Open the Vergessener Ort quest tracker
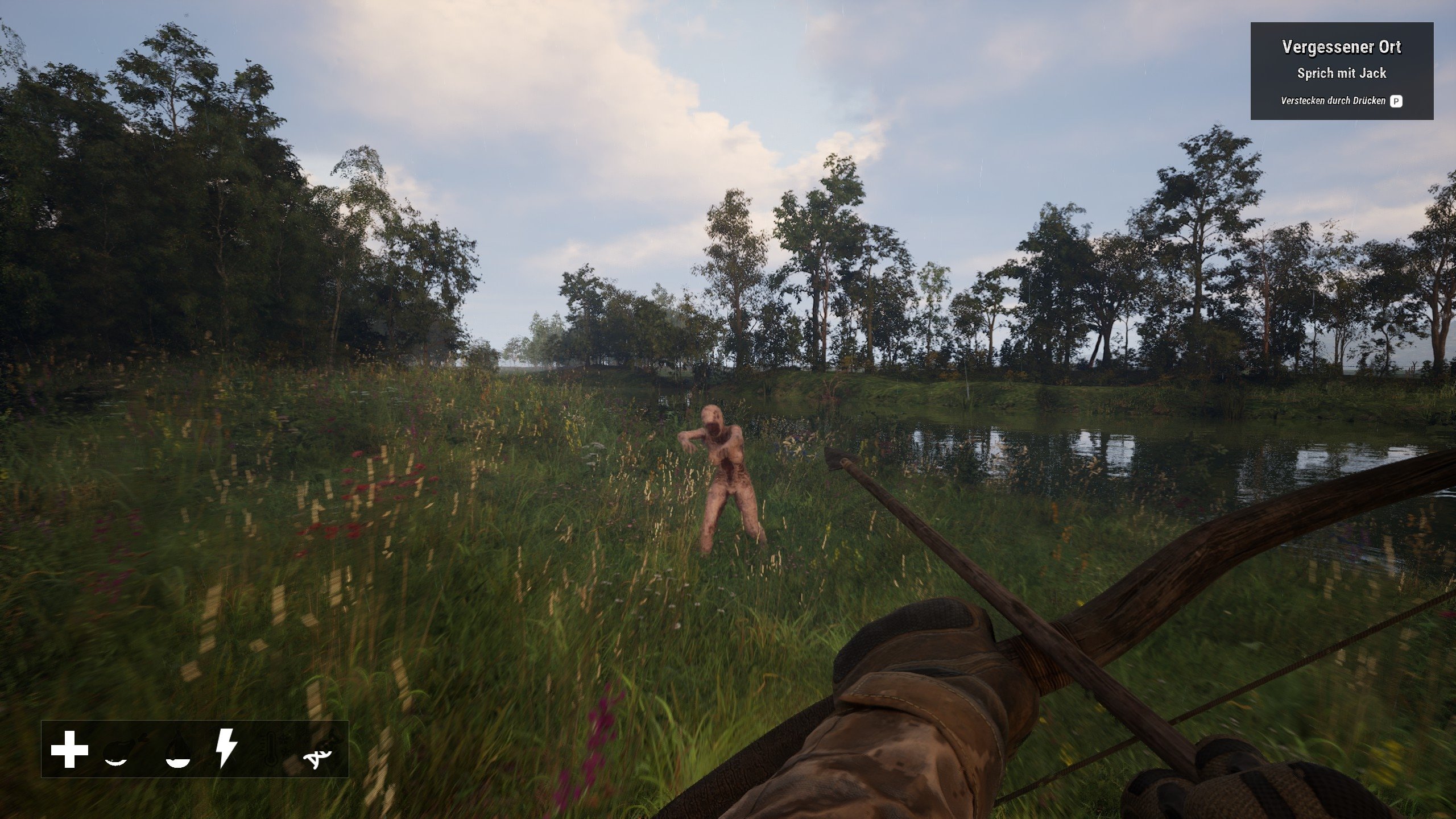The width and height of the screenshot is (1456, 819). click(x=1341, y=71)
